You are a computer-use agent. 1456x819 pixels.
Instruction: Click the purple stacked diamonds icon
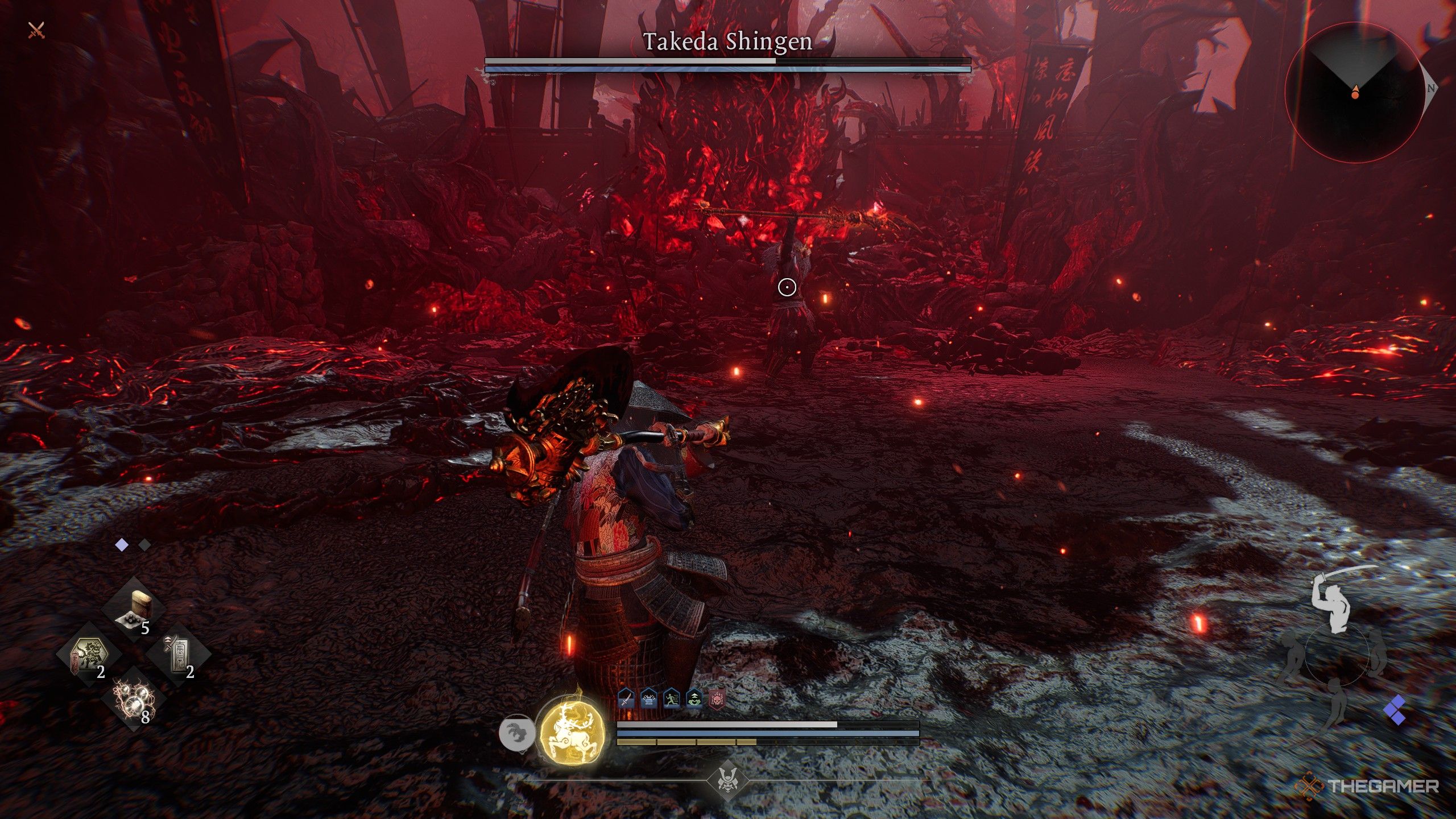point(1396,710)
